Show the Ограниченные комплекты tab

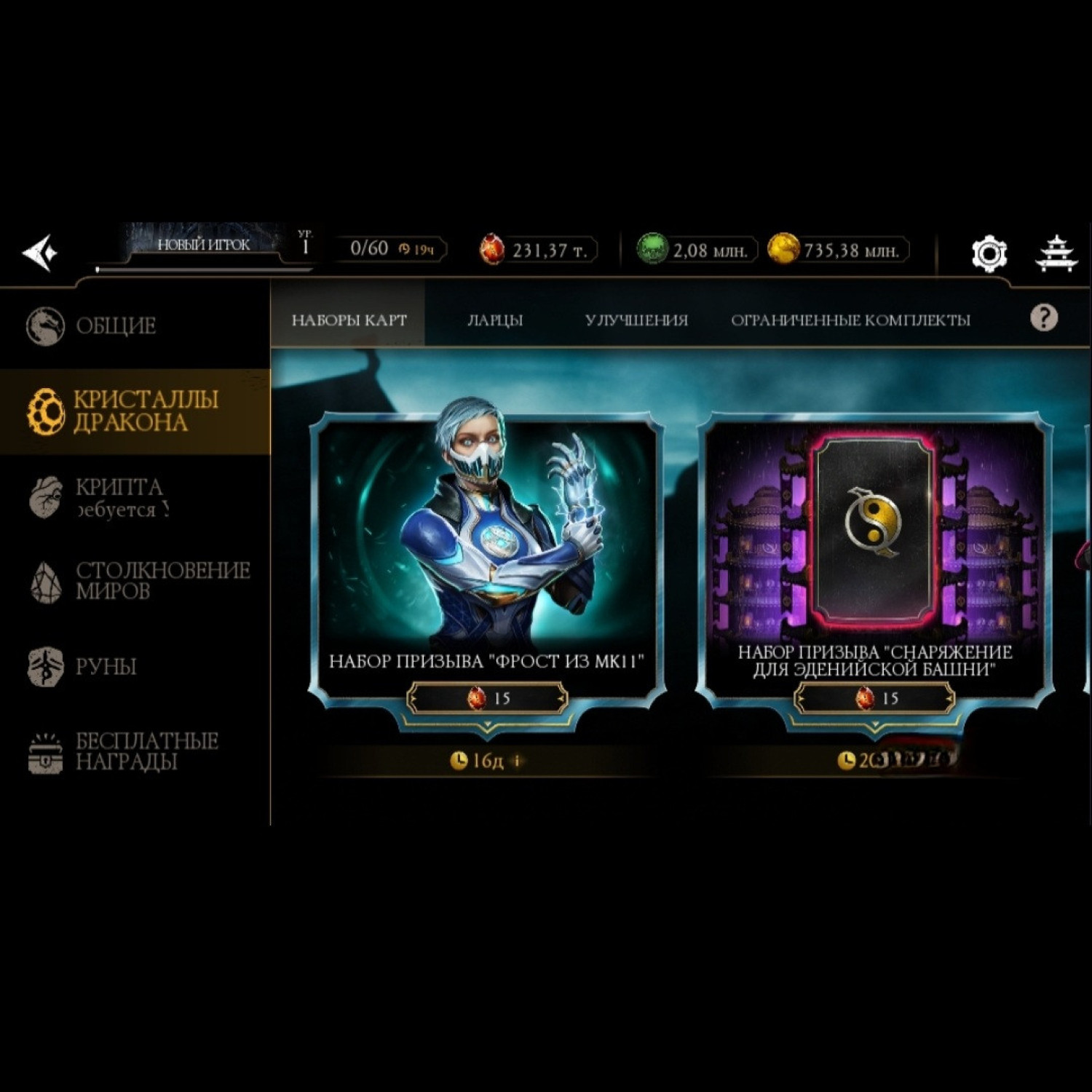850,320
